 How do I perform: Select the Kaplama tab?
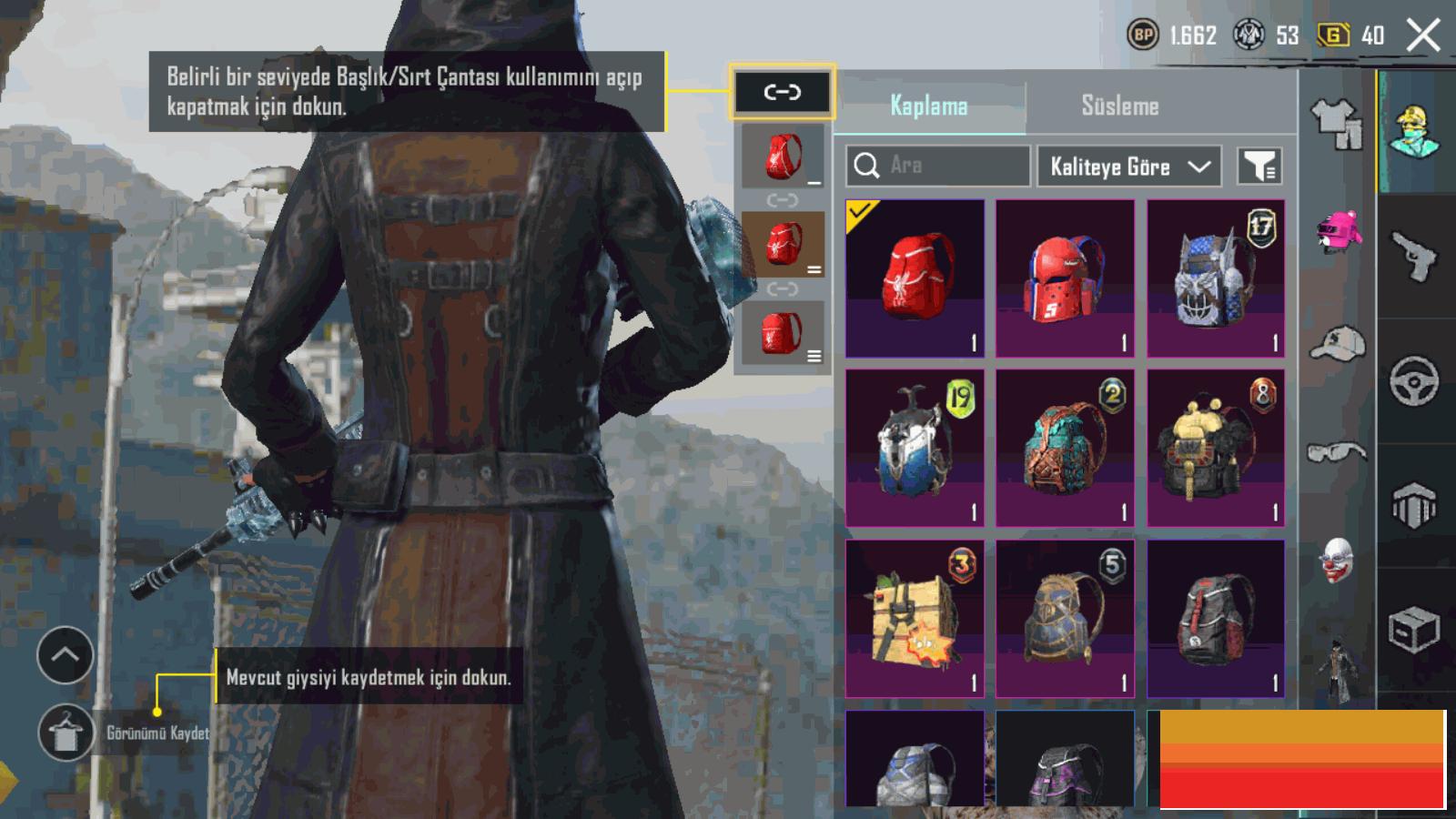pos(928,106)
